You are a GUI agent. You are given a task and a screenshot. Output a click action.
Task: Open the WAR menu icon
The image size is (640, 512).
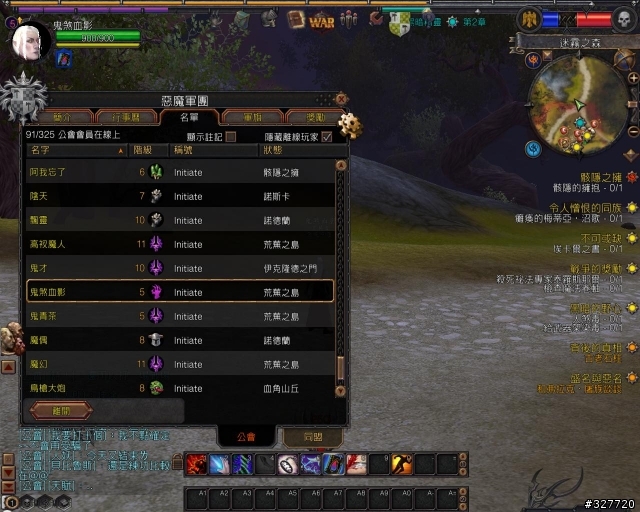[x=322, y=20]
